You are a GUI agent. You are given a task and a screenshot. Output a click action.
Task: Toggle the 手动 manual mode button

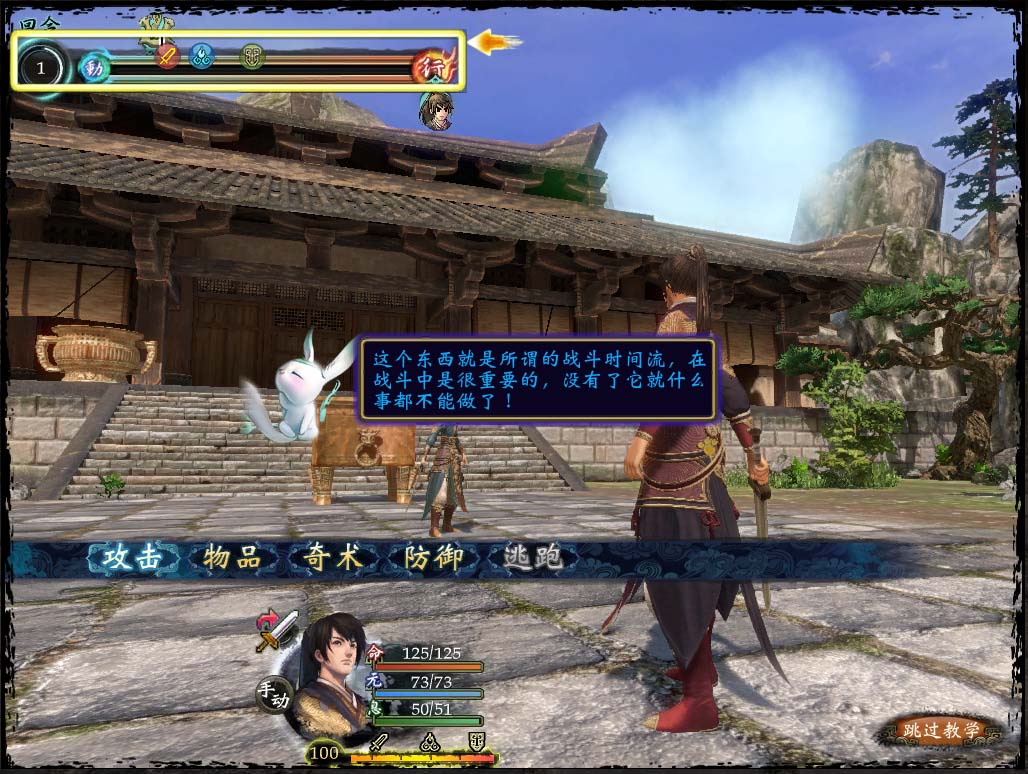pyautogui.click(x=273, y=693)
